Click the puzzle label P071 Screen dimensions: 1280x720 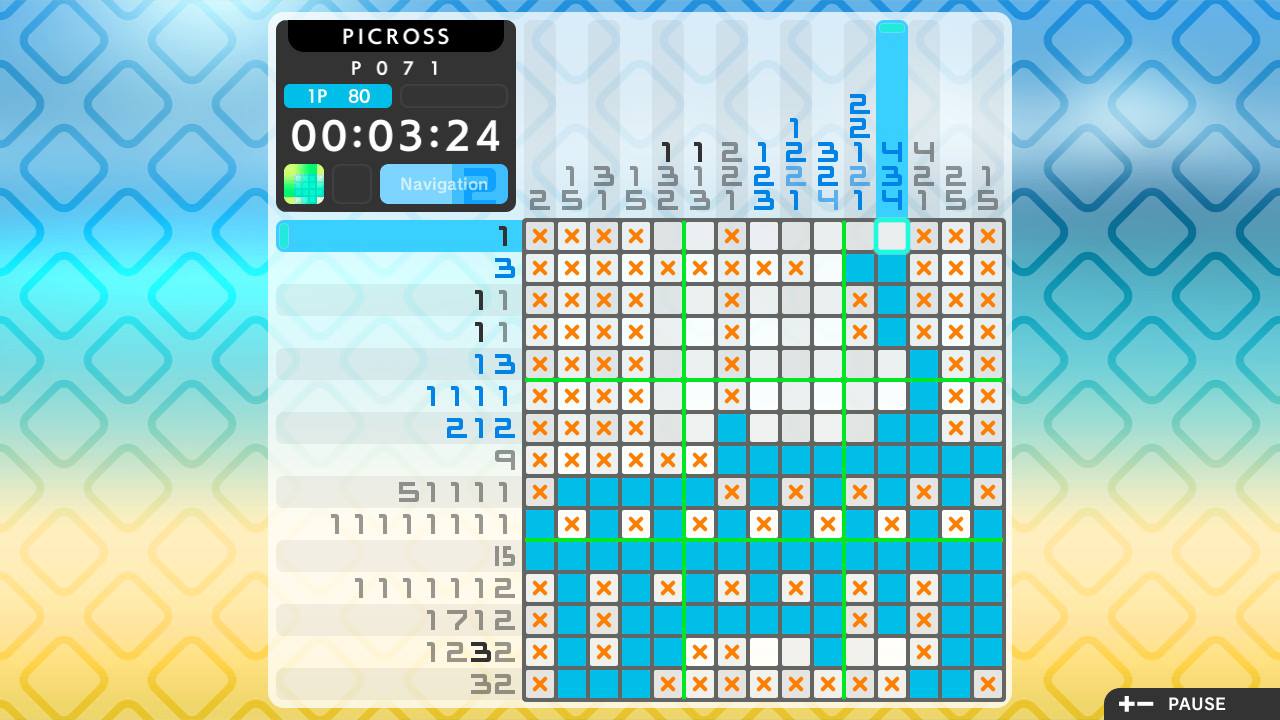[396, 68]
